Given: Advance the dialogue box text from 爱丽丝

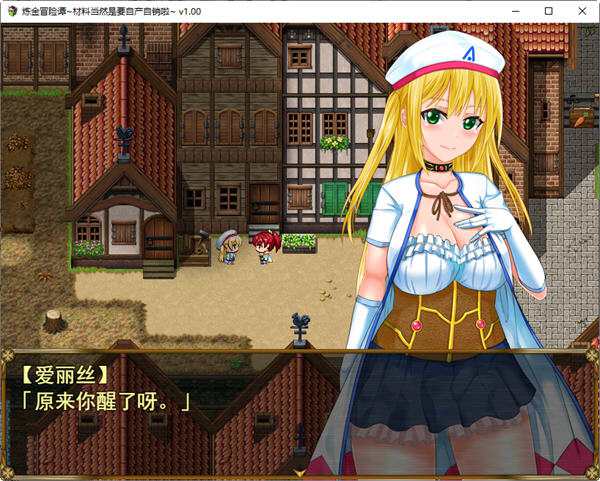Looking at the screenshot, I should point(299,411).
